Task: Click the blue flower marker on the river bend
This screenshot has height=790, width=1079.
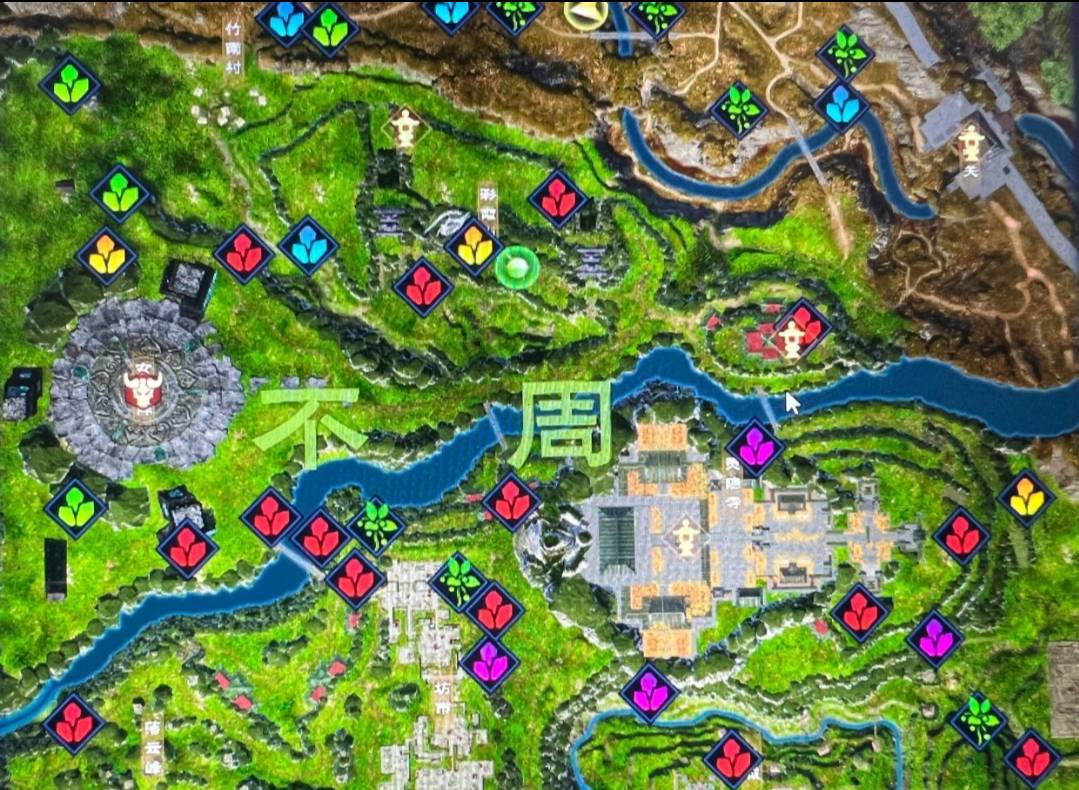Action: click(x=841, y=107)
